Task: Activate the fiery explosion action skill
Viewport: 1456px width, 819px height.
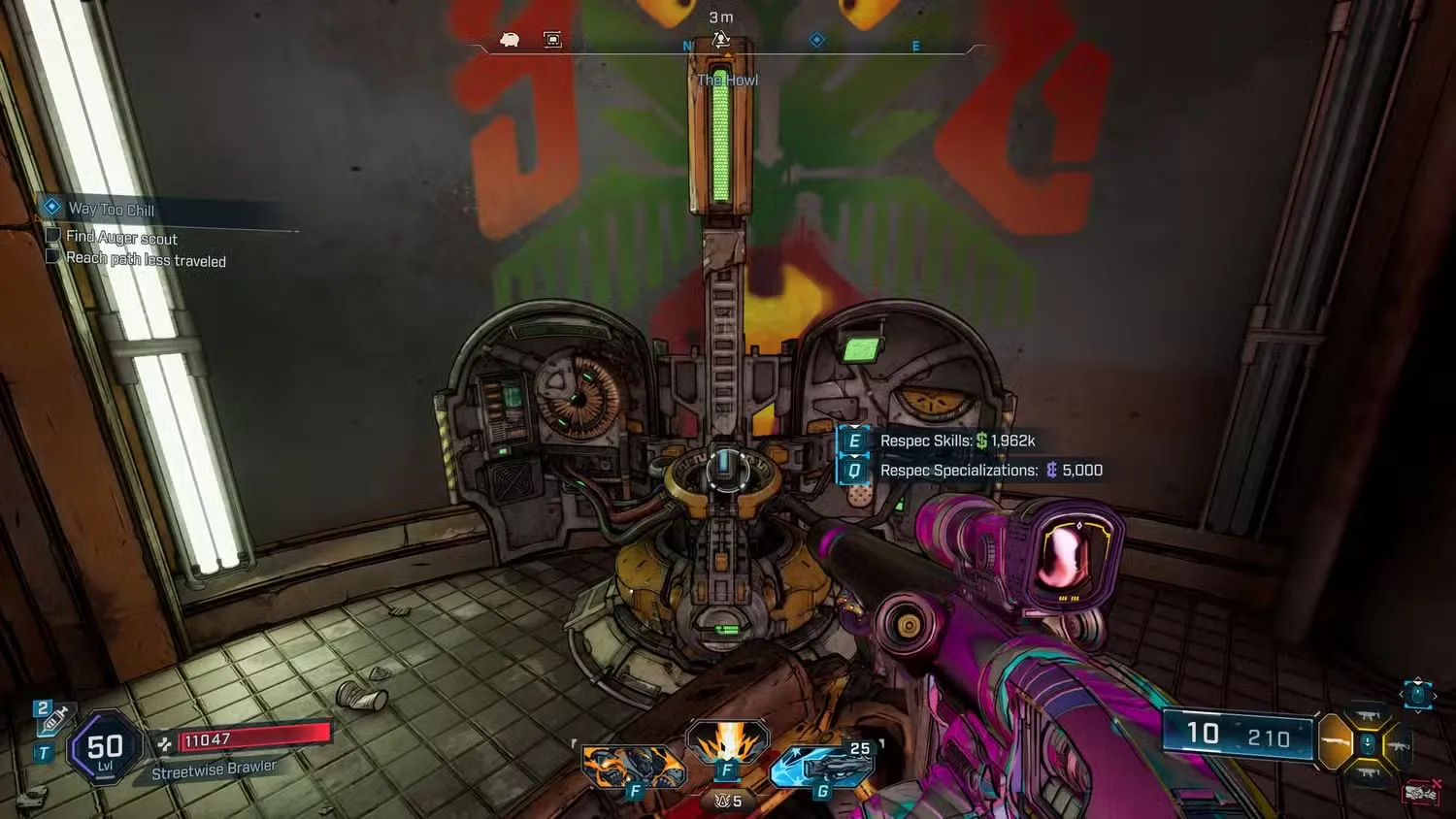Action: tap(726, 744)
